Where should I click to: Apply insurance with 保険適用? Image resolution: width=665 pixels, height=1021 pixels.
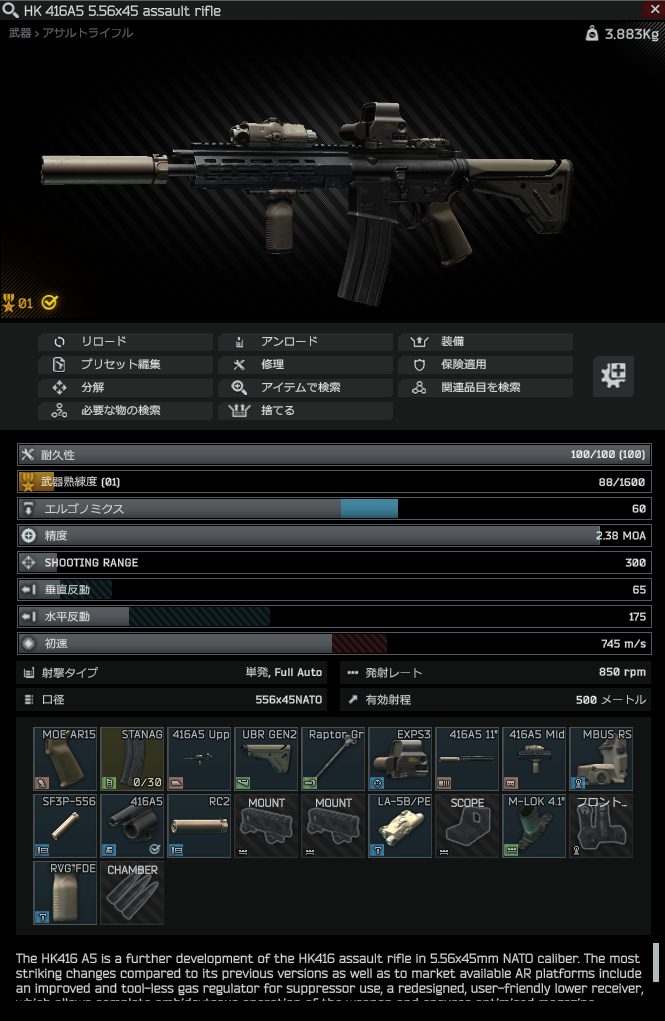click(x=486, y=365)
